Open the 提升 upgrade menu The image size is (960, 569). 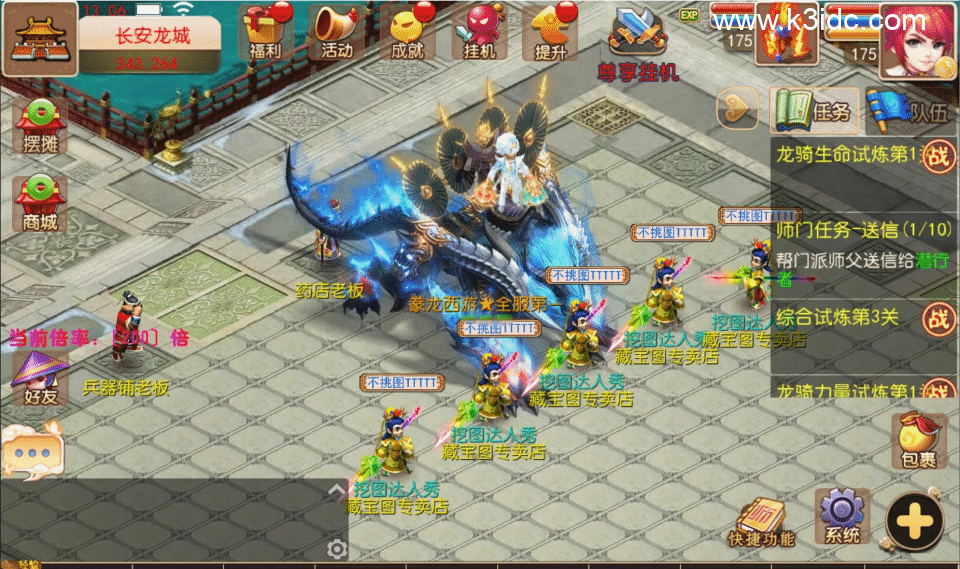point(553,33)
